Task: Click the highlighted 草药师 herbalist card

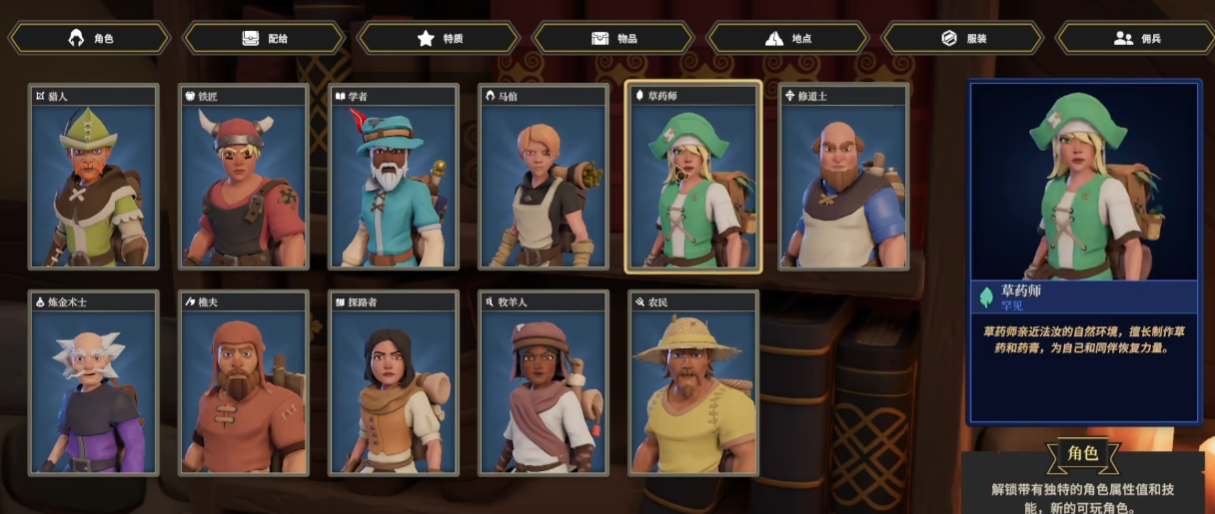Action: [694, 177]
